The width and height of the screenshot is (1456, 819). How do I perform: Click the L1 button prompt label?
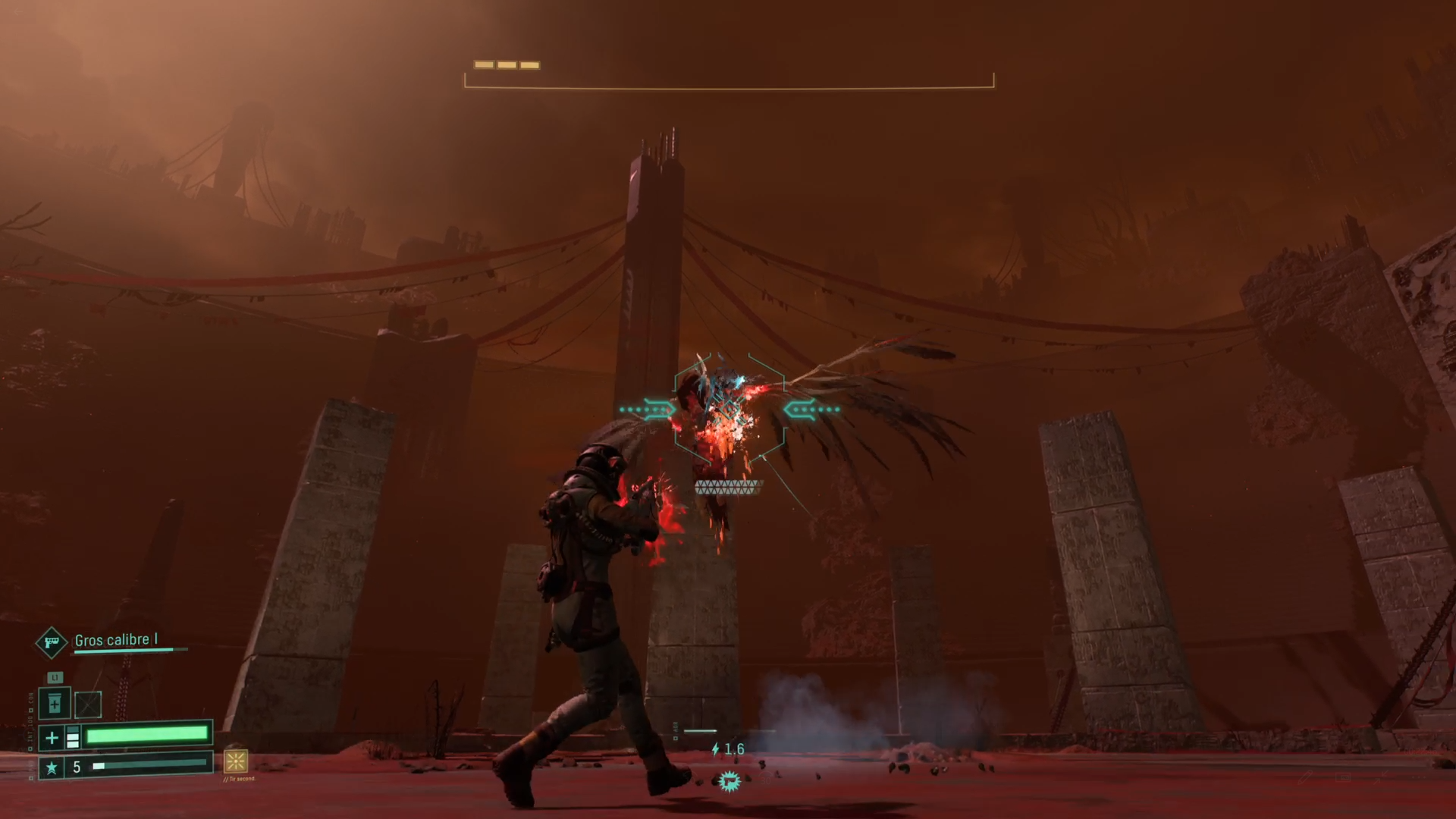(x=55, y=677)
